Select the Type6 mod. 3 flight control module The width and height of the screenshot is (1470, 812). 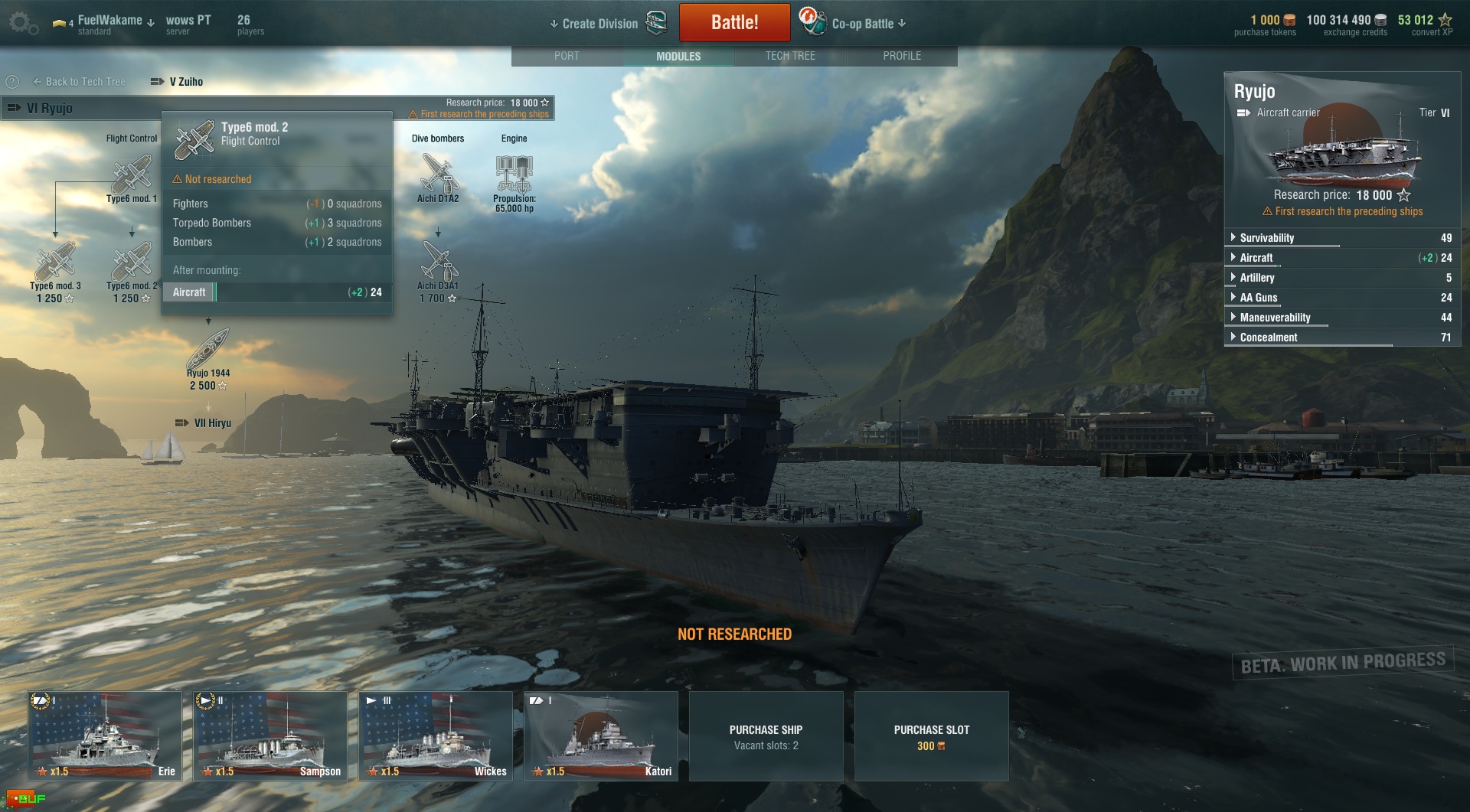click(x=55, y=263)
